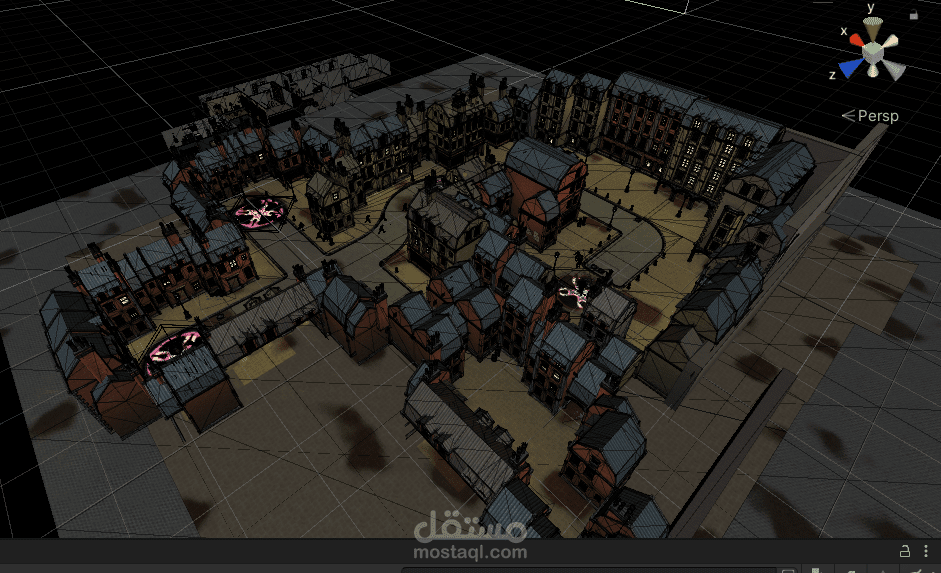Toggle the Persp projection label
Viewport: 941px width, 573px height.
871,116
